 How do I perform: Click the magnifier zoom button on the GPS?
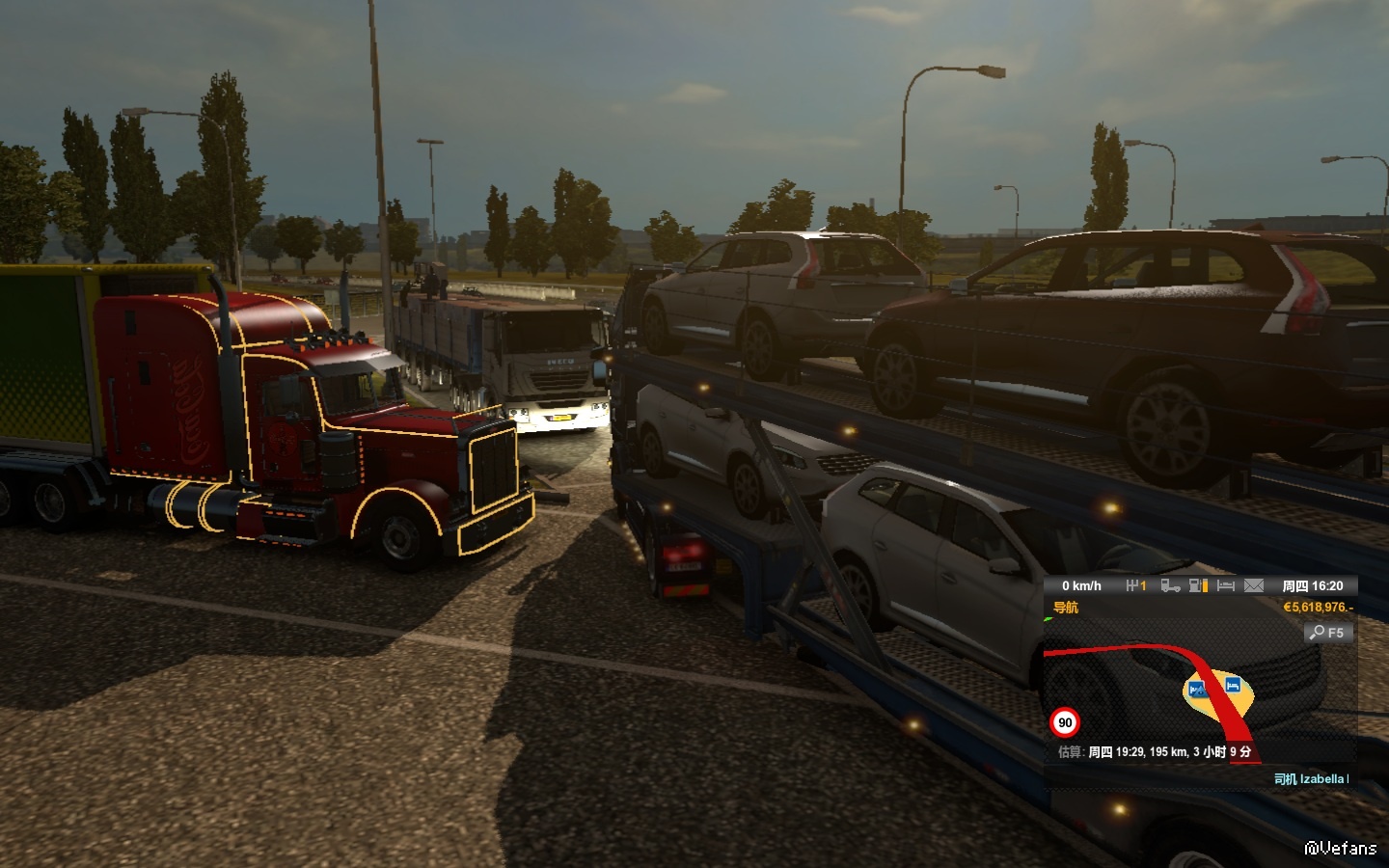[x=1328, y=633]
